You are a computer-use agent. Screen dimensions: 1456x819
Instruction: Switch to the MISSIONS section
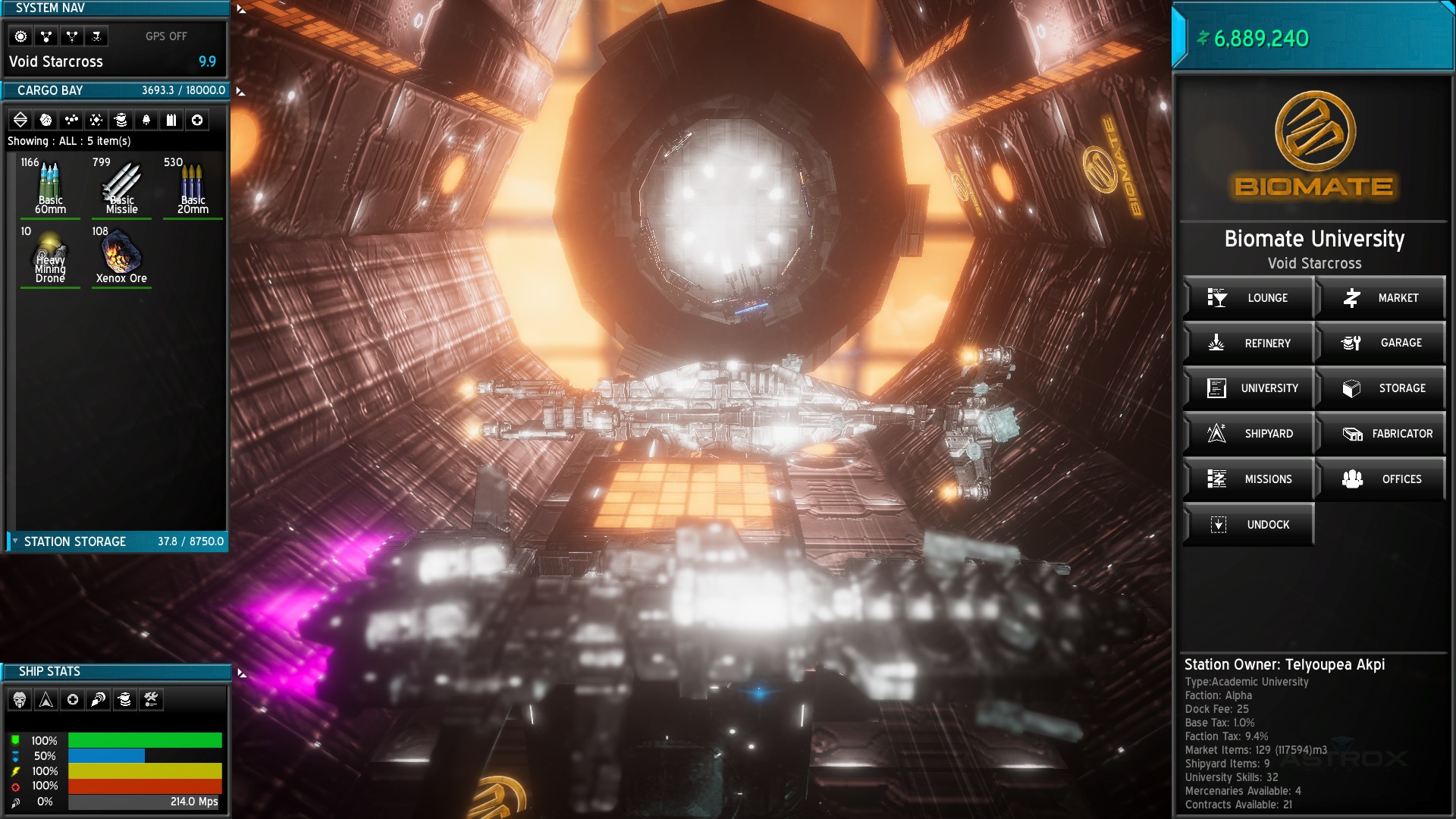[x=1249, y=479]
